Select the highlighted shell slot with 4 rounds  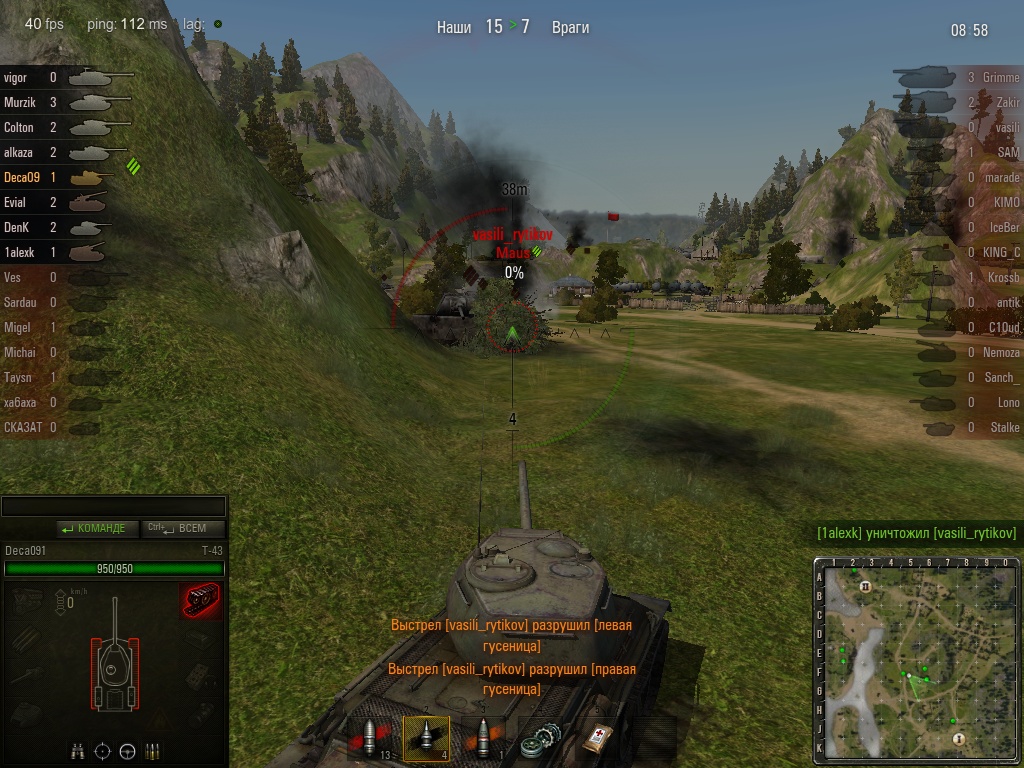click(x=426, y=739)
